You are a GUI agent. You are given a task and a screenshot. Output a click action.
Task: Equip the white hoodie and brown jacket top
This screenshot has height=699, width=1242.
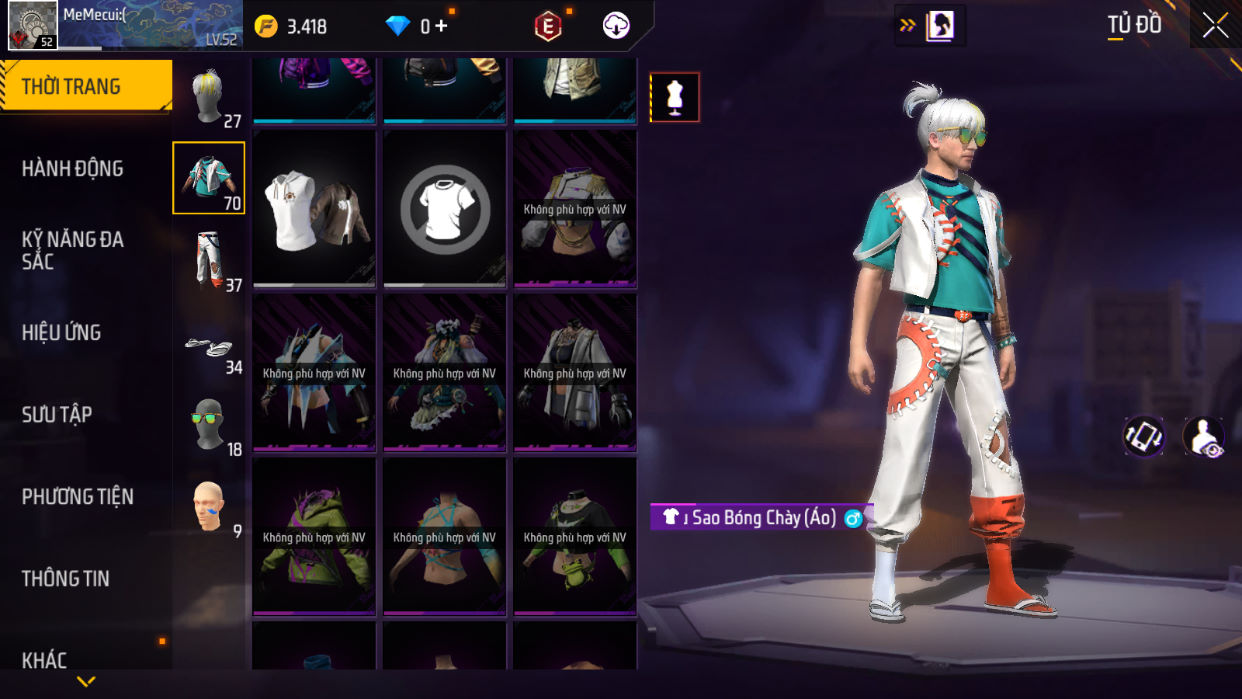(x=315, y=209)
